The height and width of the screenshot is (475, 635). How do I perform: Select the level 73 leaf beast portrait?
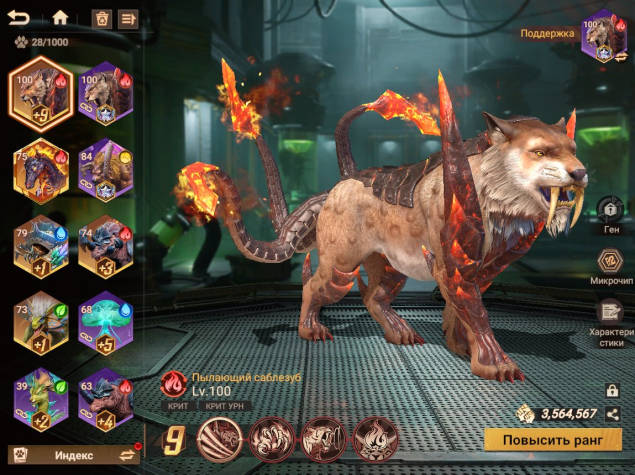(x=41, y=322)
